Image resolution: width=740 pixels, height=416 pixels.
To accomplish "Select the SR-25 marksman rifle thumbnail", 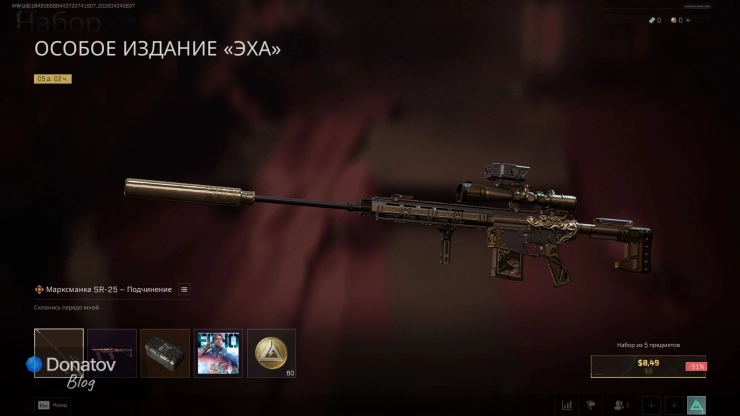I will click(58, 353).
